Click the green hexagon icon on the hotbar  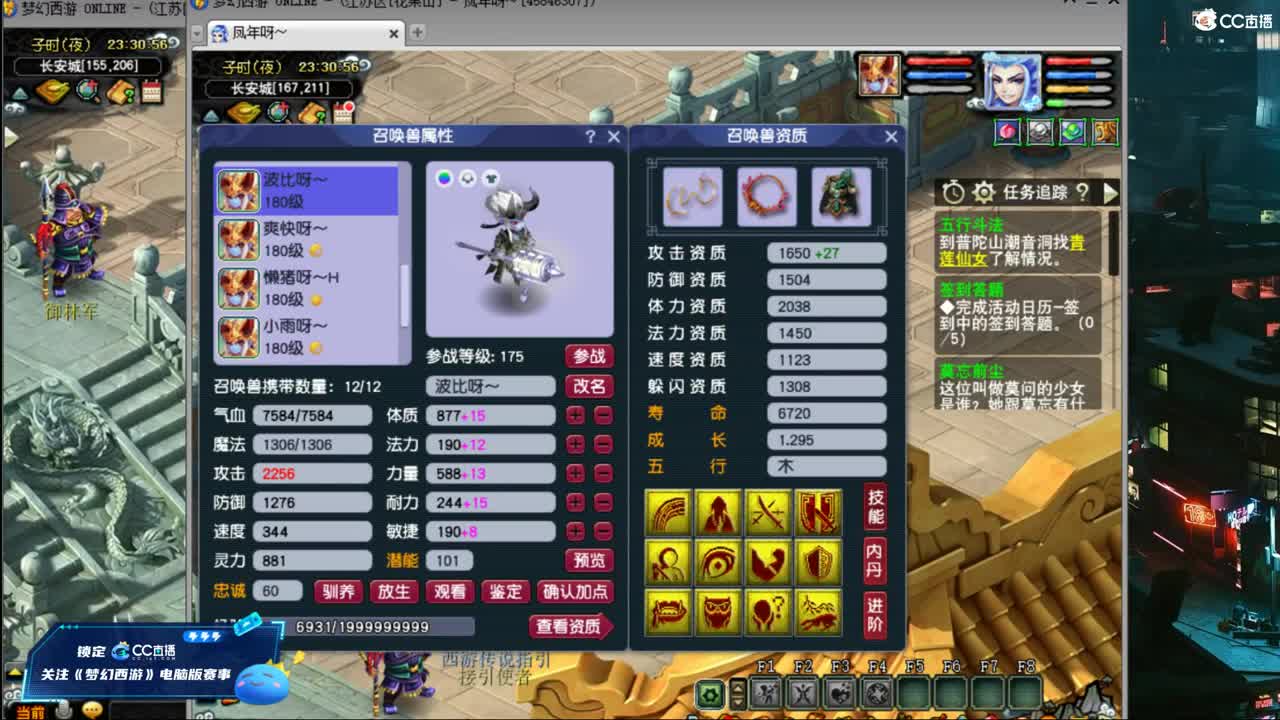[709, 694]
